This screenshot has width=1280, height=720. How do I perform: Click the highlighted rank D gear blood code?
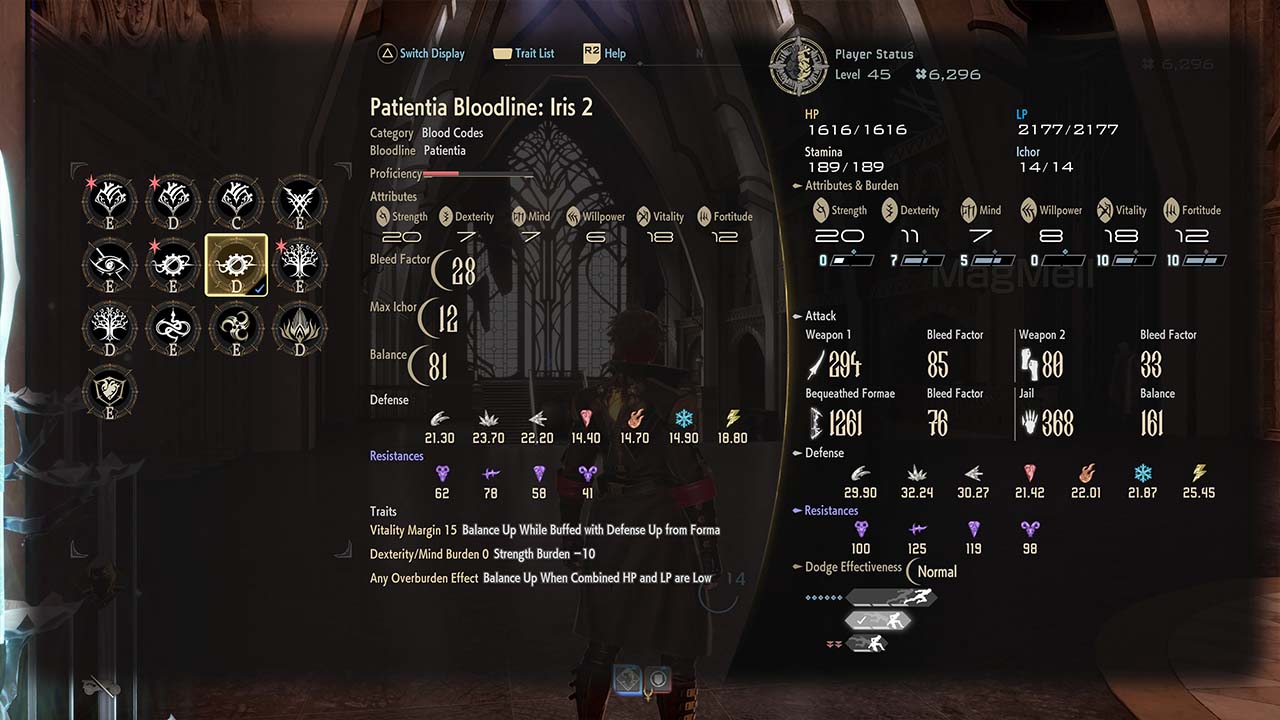236,265
